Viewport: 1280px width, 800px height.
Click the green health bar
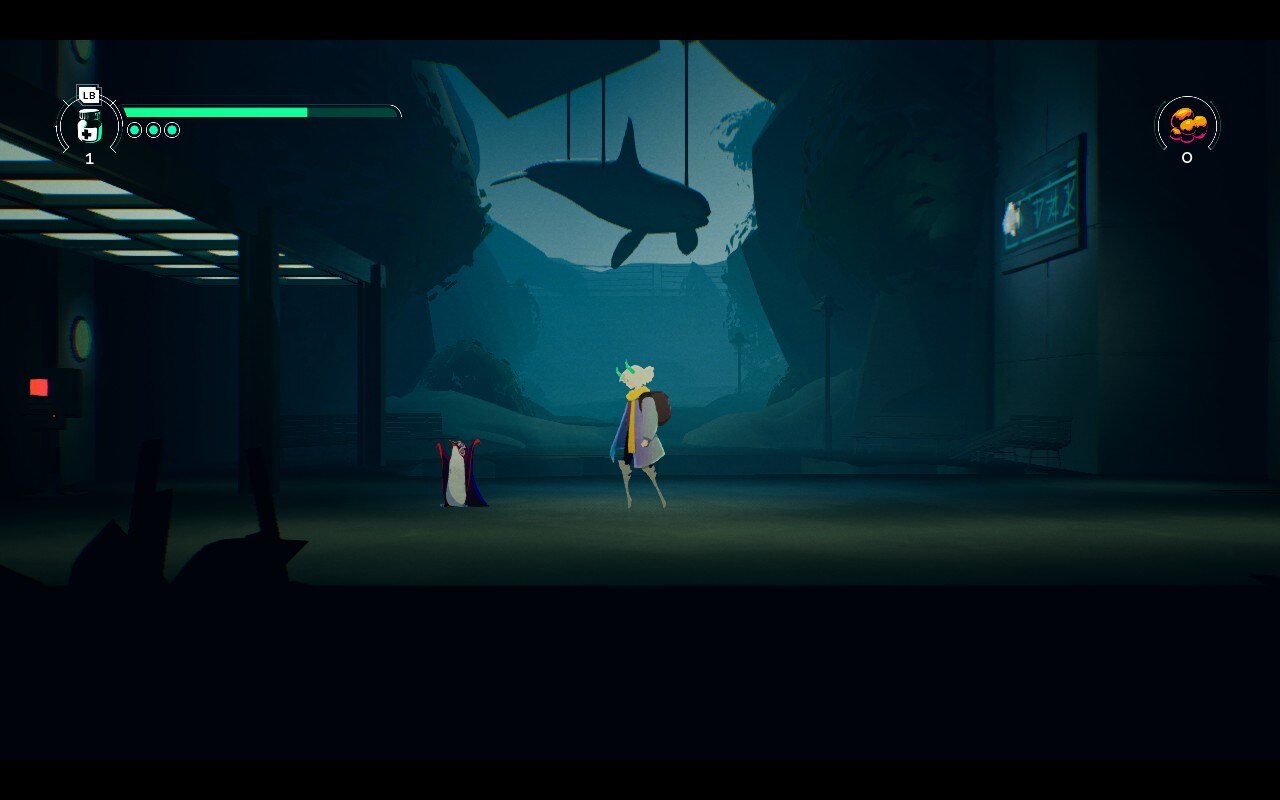click(x=215, y=112)
